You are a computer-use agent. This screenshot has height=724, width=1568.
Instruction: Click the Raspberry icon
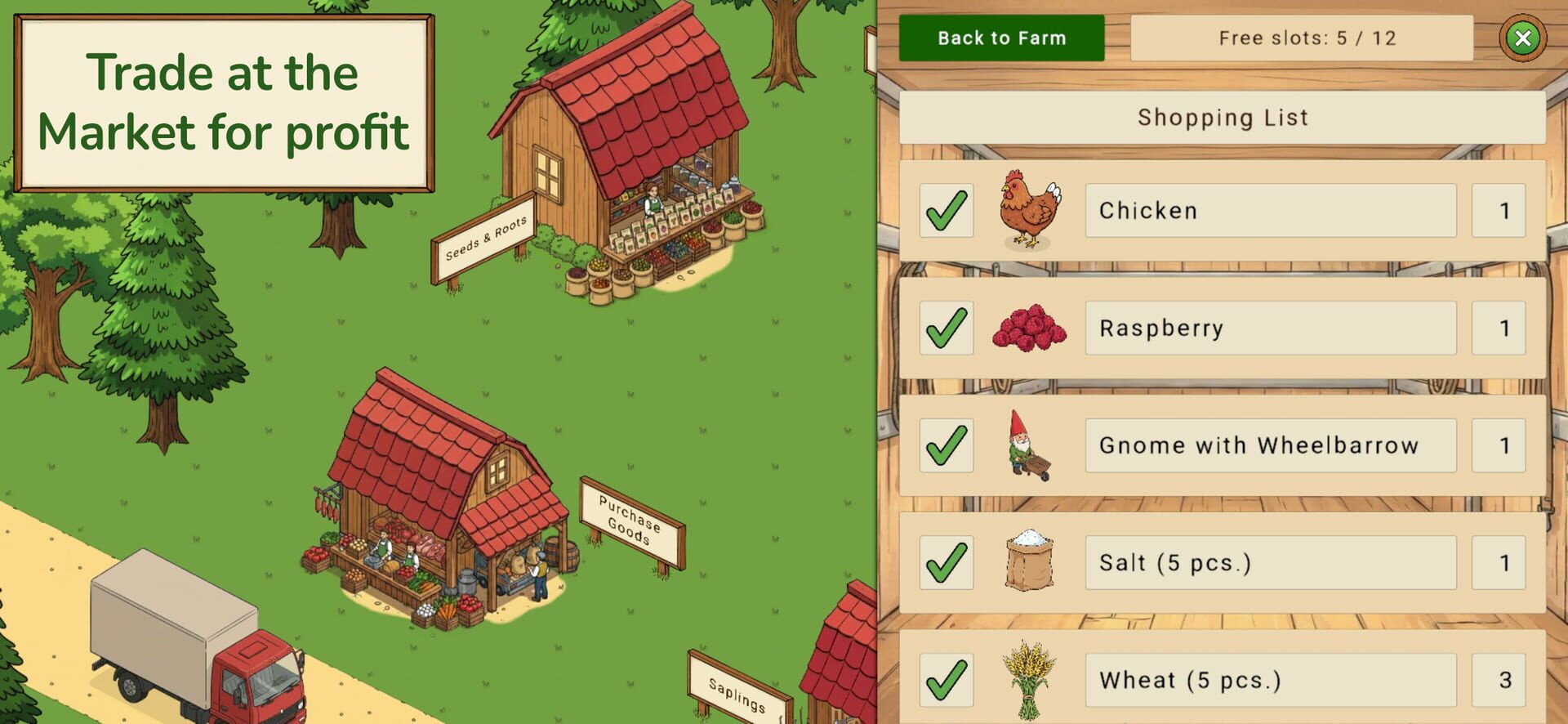pyautogui.click(x=1027, y=328)
